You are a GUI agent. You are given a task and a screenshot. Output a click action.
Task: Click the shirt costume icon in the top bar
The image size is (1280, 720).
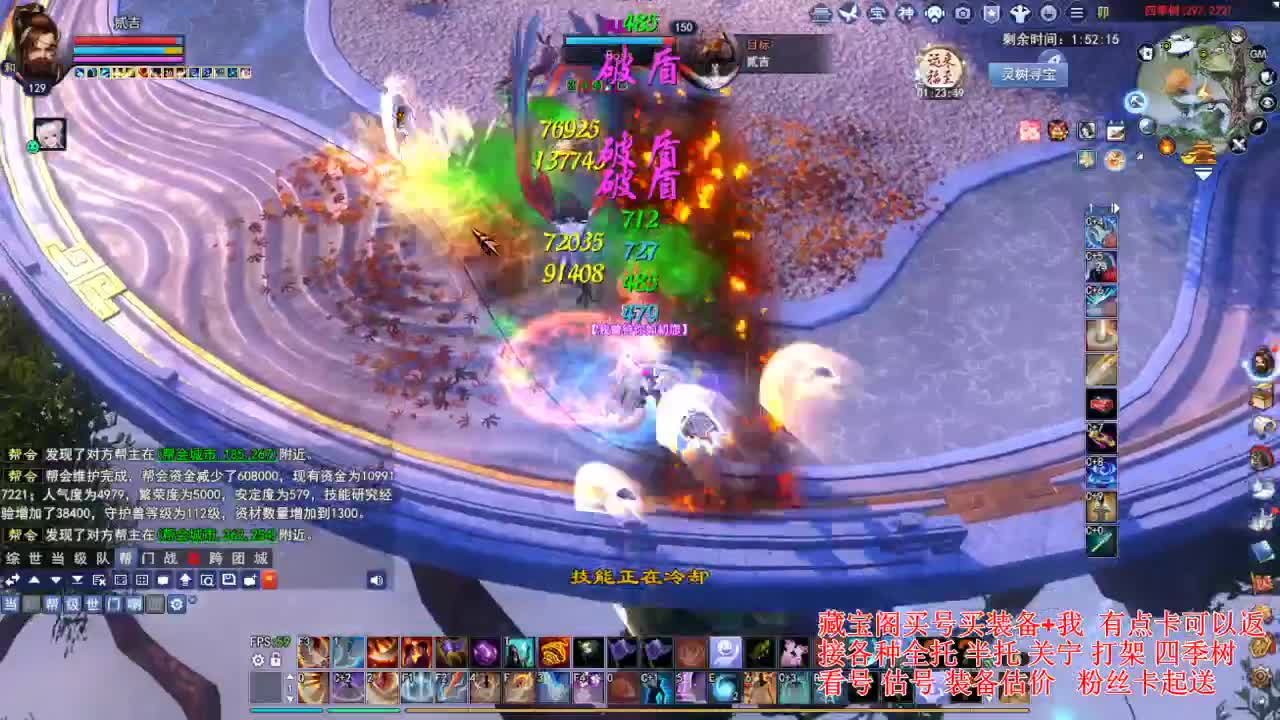click(1020, 13)
